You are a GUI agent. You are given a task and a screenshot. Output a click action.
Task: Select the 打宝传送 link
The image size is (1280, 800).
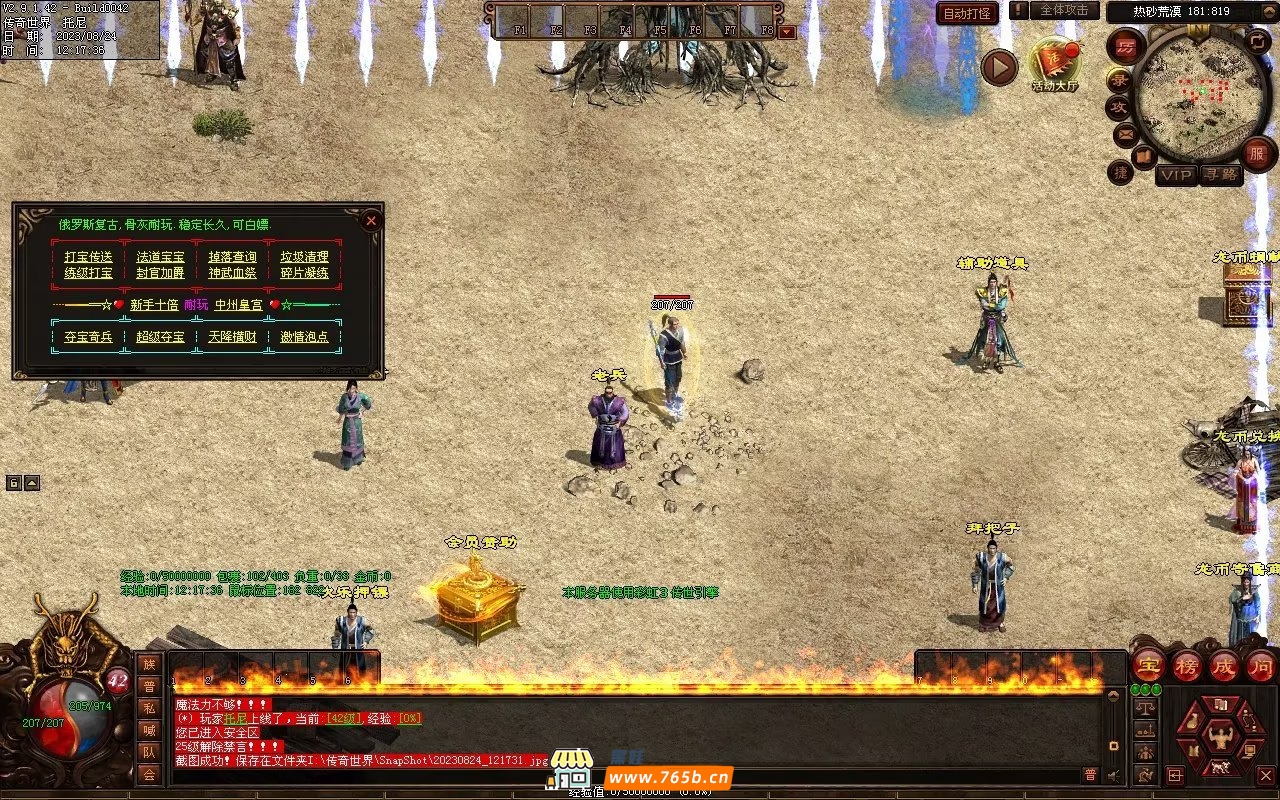[89, 257]
